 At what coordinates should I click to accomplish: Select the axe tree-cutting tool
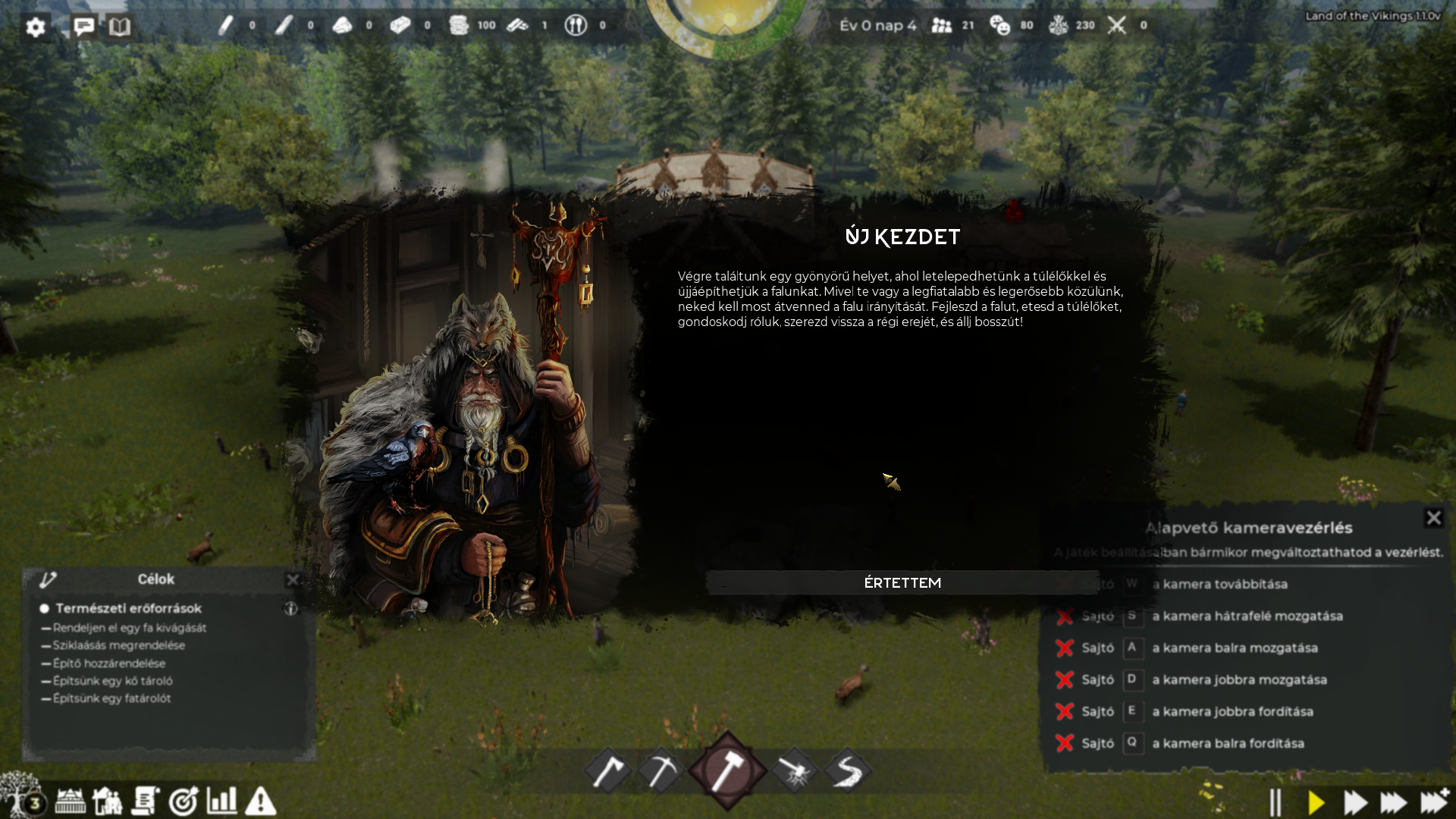tap(608, 771)
